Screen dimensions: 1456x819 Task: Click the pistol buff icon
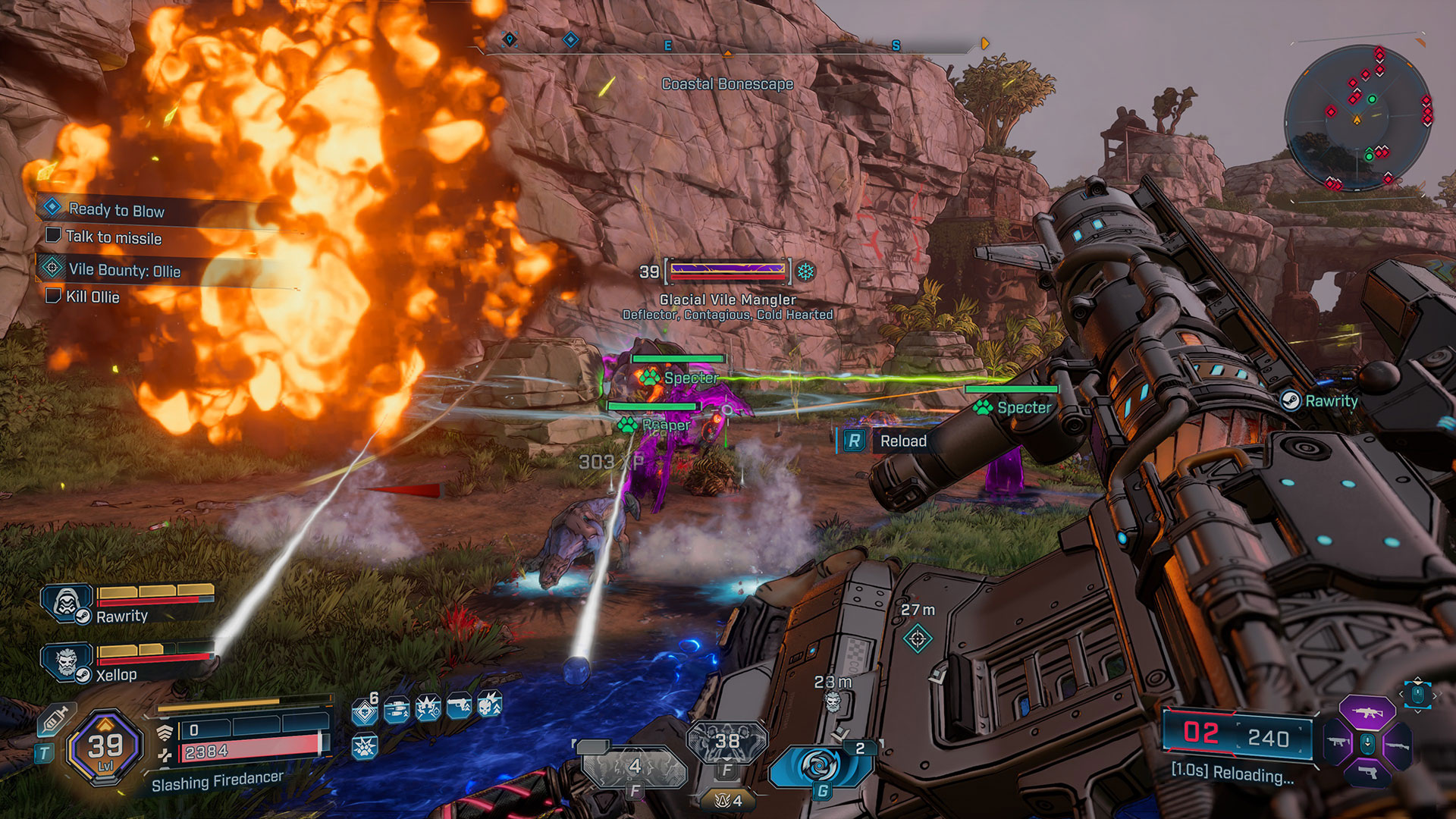pyautogui.click(x=459, y=707)
